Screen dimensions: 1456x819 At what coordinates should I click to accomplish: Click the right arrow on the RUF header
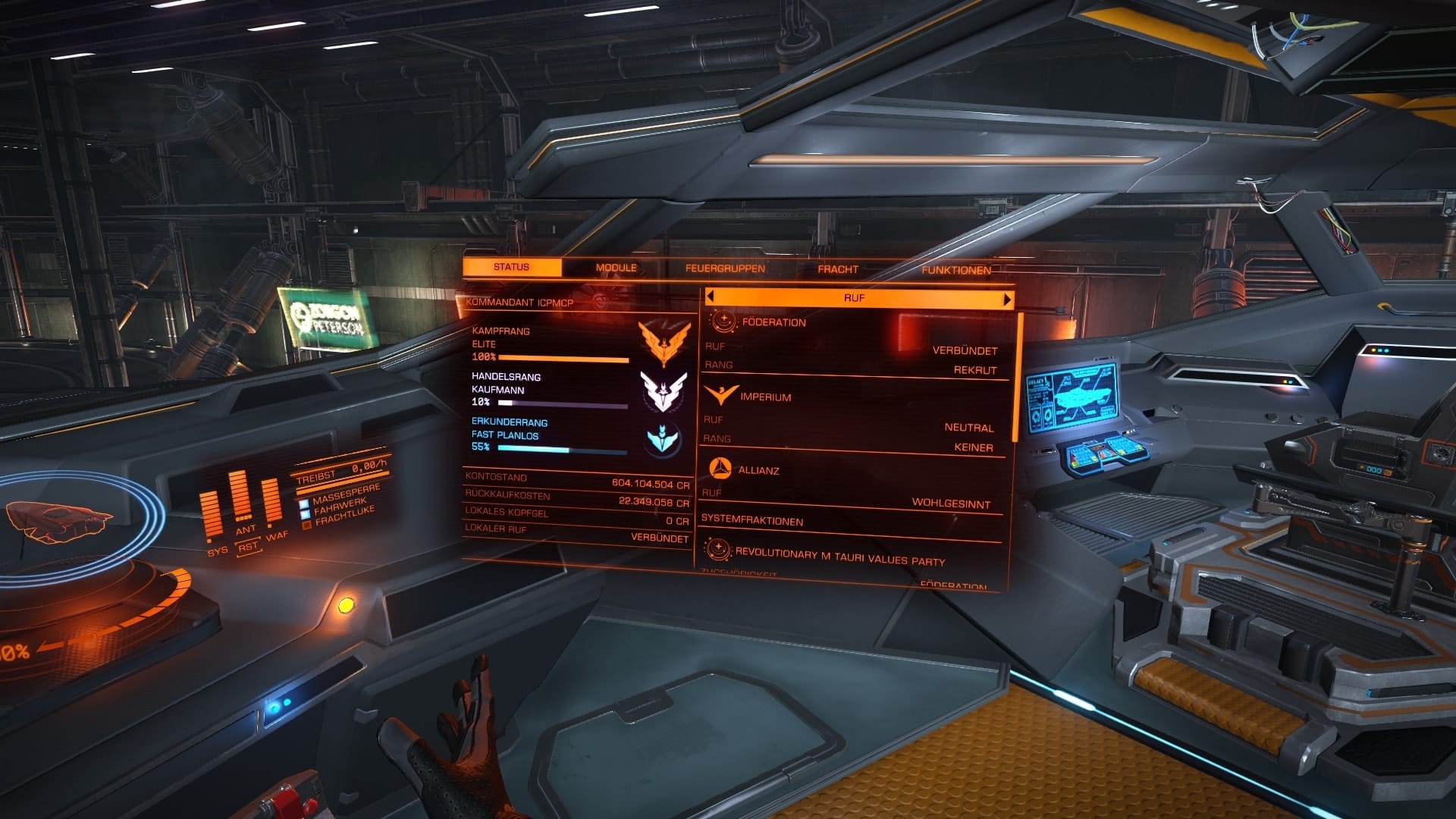pyautogui.click(x=1006, y=298)
